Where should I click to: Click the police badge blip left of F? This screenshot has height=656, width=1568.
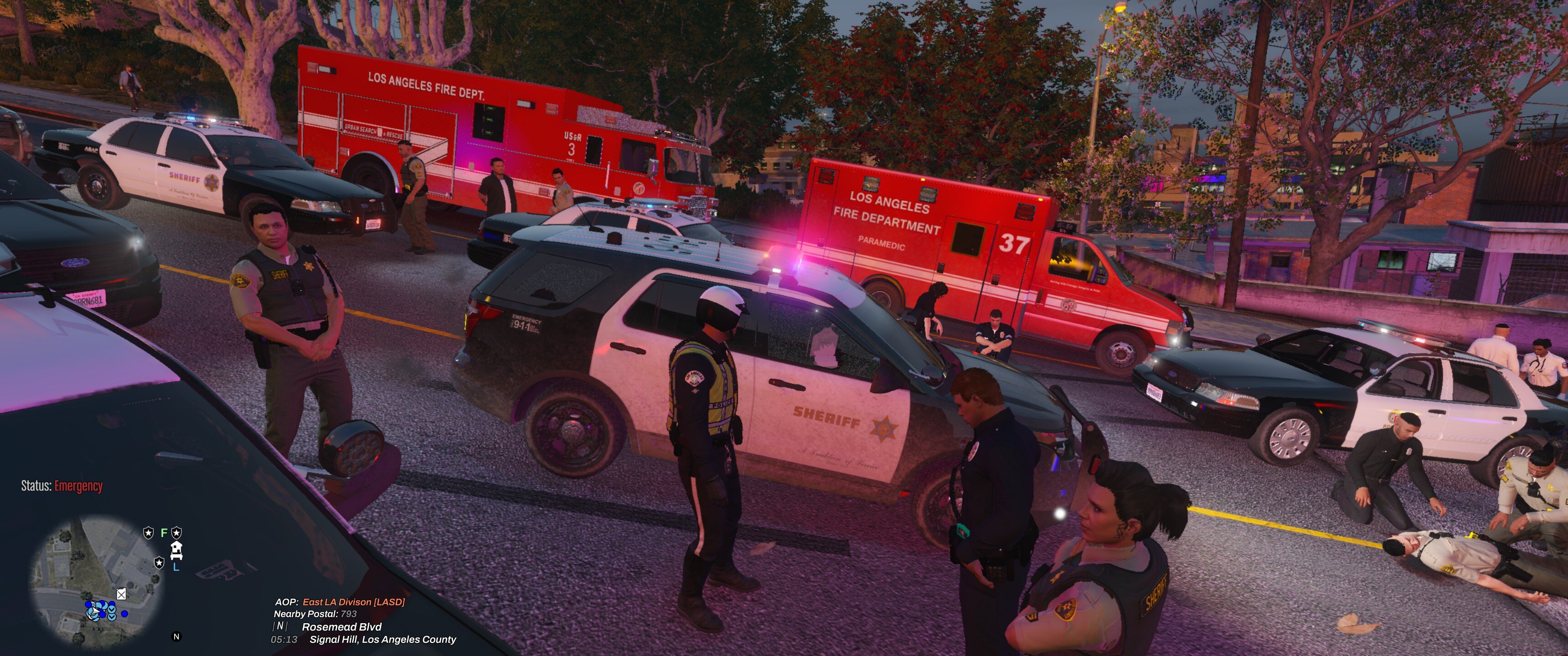click(x=149, y=533)
